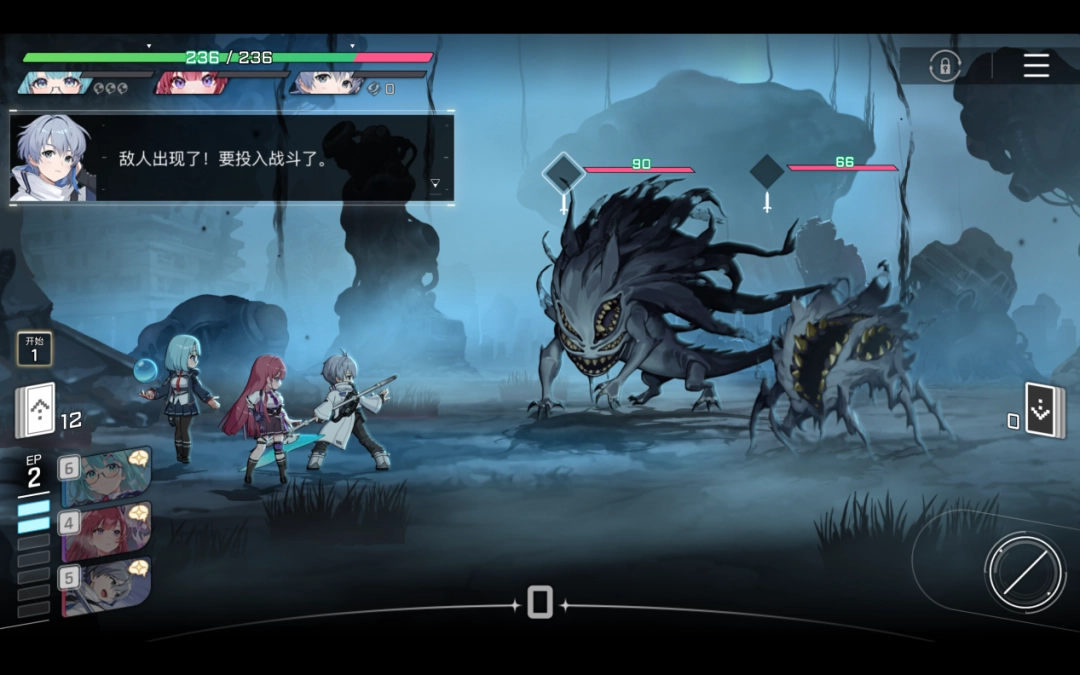Open the draw pile deck

[36, 410]
